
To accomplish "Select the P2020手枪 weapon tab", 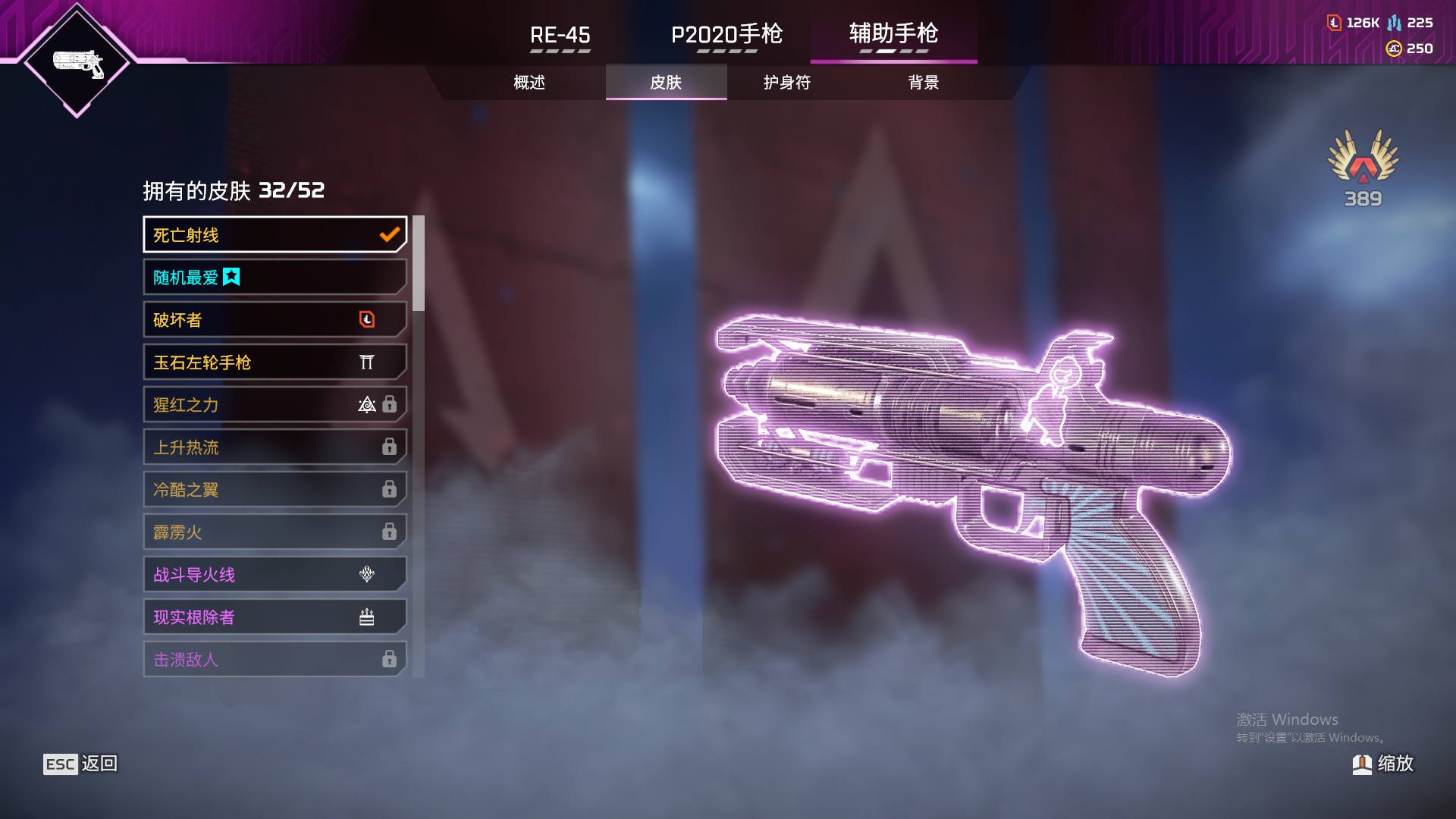I will (x=726, y=35).
